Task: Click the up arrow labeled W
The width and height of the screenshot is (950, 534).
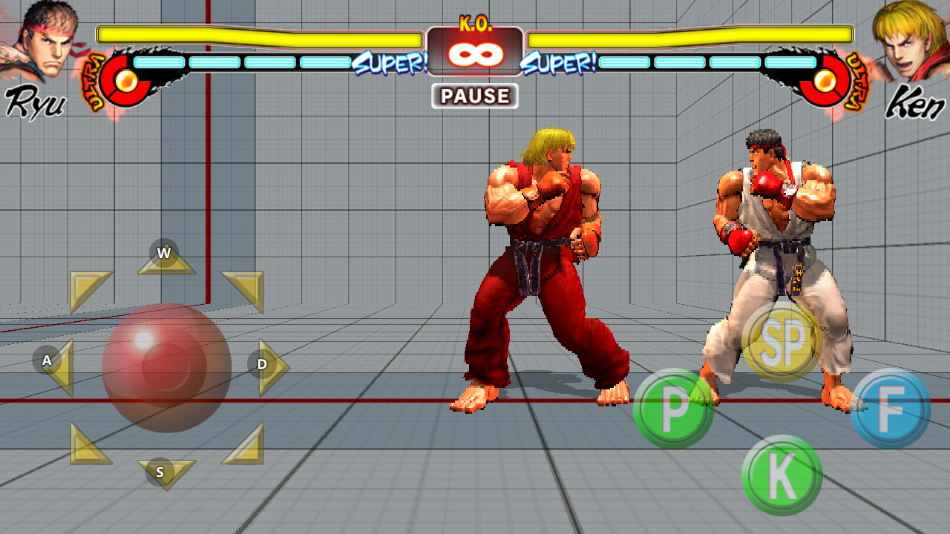Action: coord(166,258)
